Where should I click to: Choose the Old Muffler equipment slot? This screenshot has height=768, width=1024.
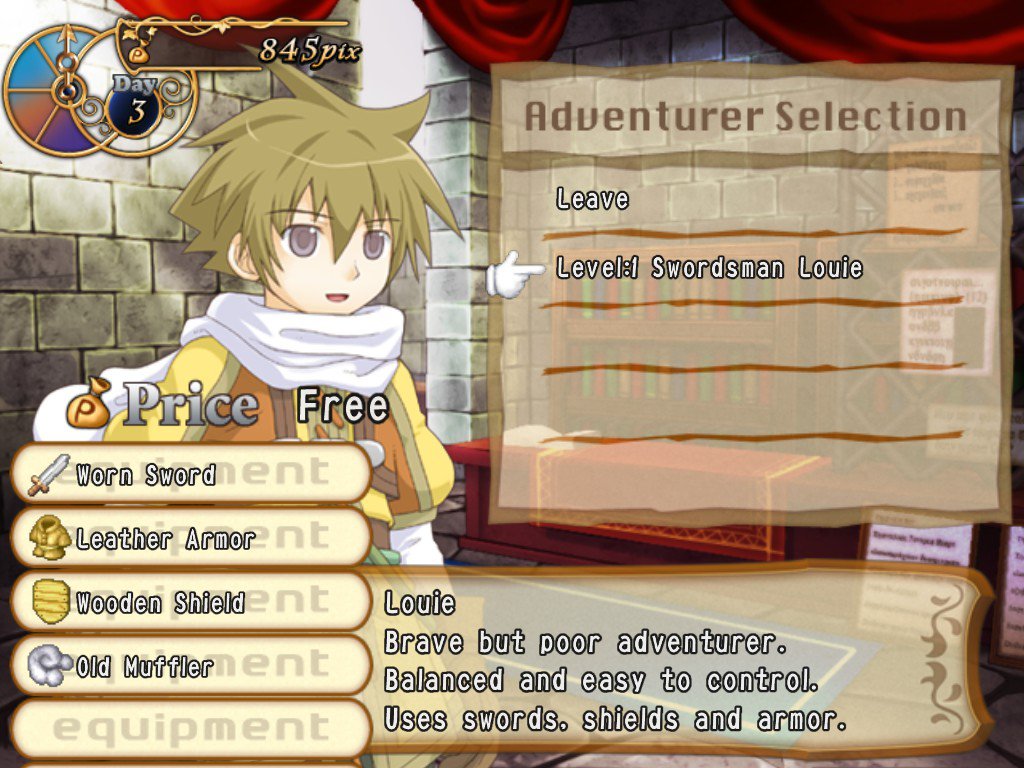(x=190, y=667)
